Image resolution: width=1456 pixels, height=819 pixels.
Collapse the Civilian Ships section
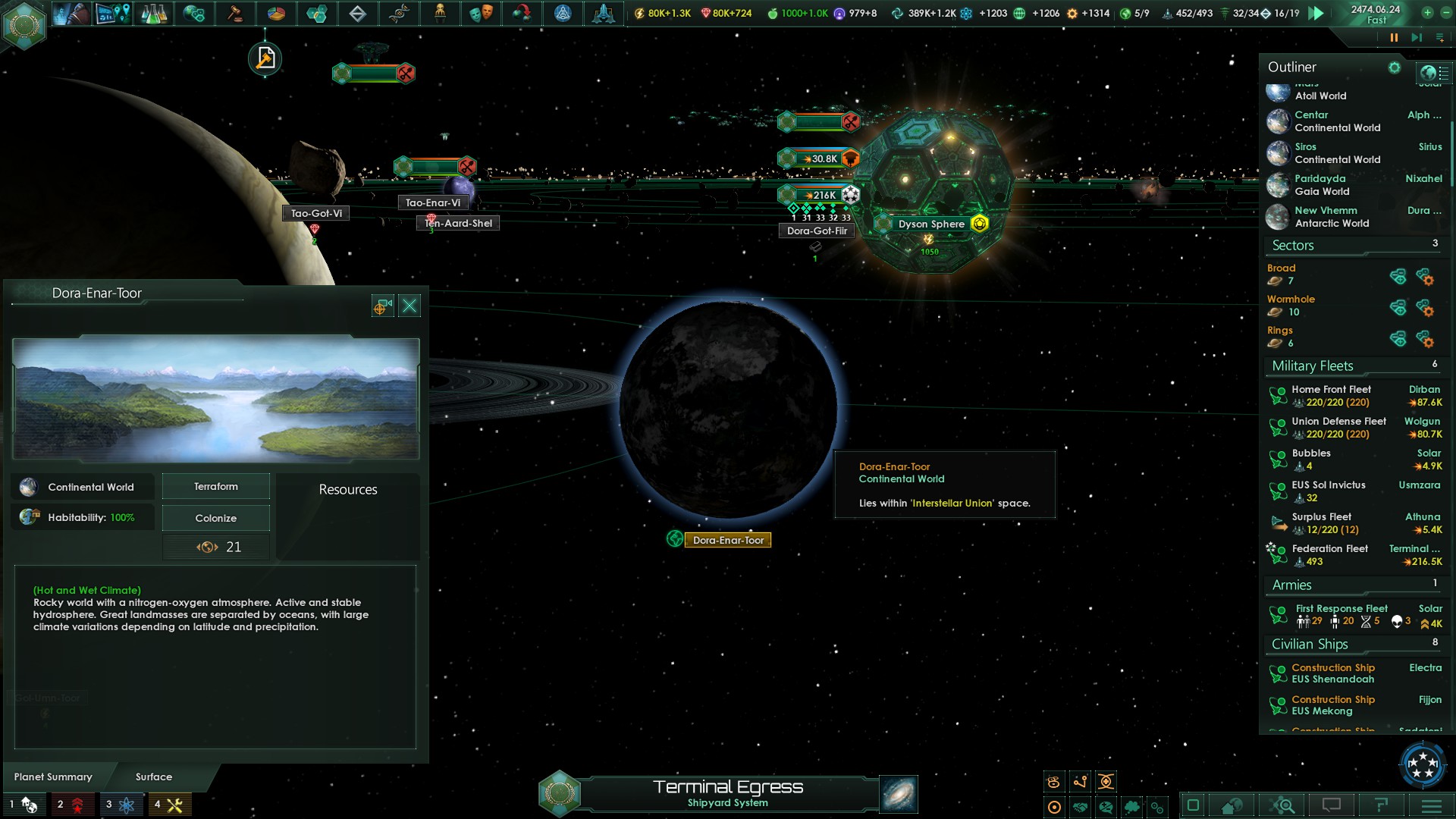1310,644
